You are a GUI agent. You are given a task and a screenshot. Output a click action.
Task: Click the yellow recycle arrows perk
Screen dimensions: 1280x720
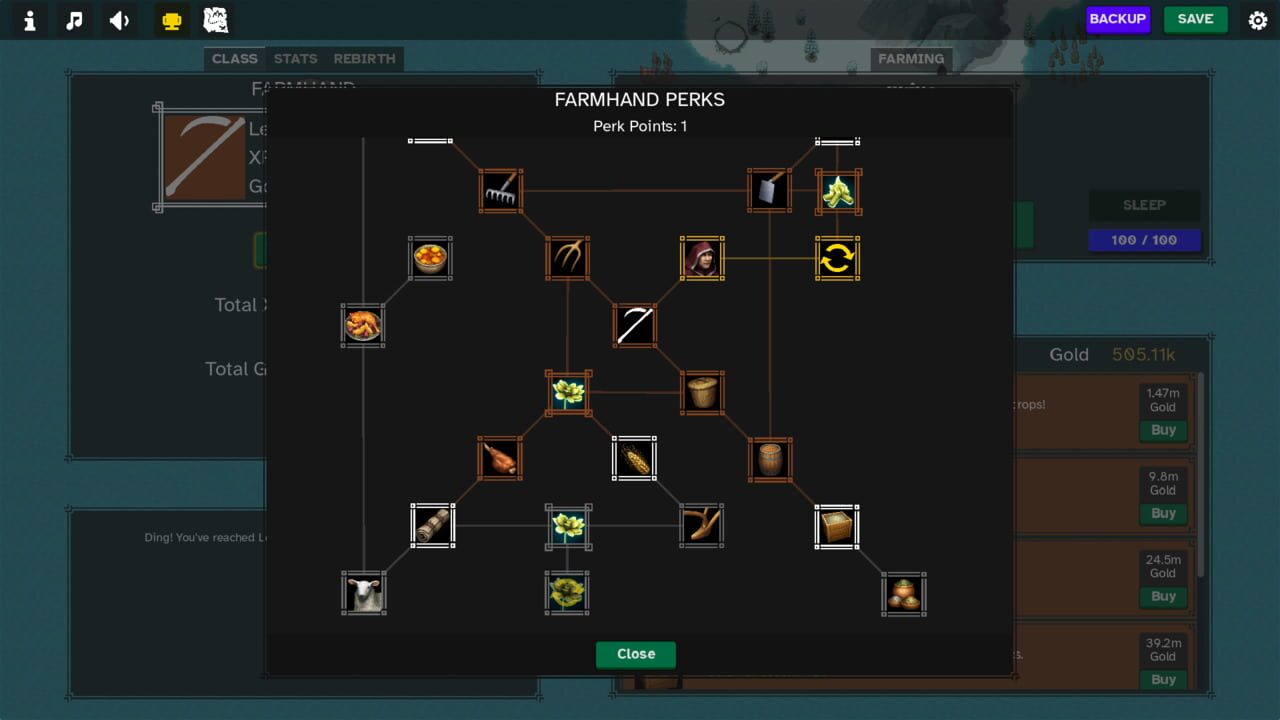tap(837, 258)
